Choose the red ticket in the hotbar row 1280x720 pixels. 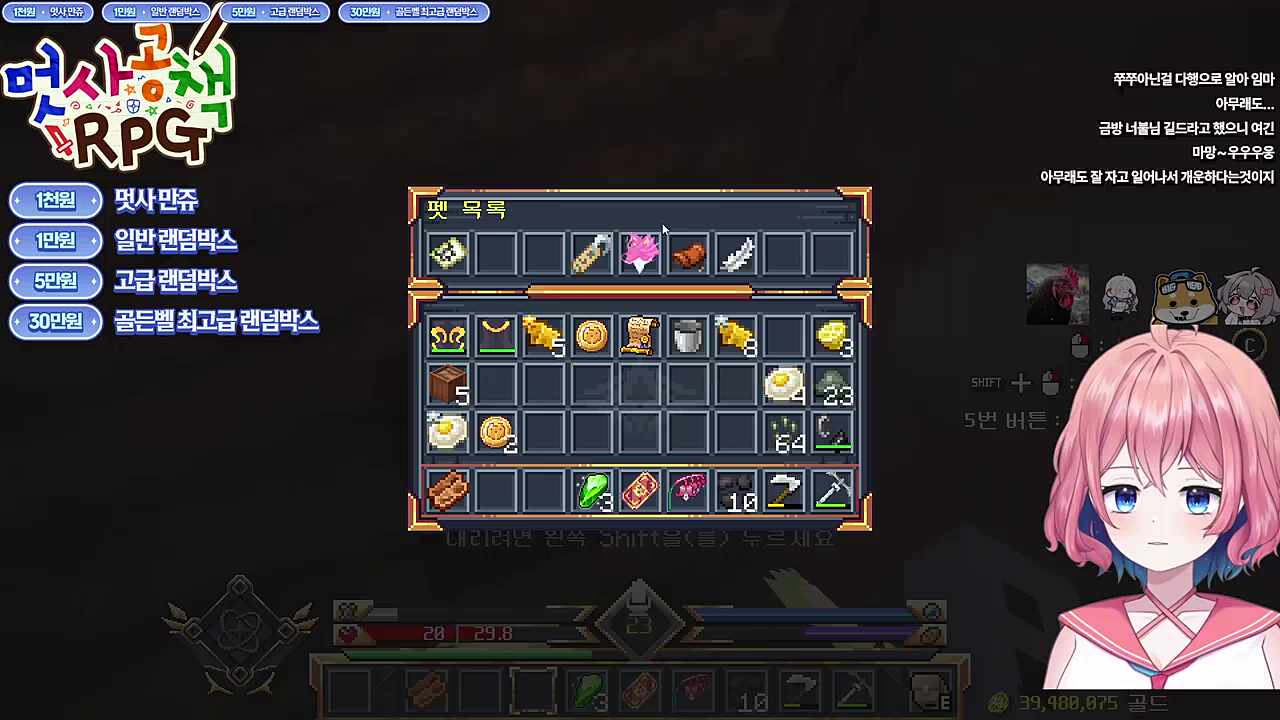639,491
